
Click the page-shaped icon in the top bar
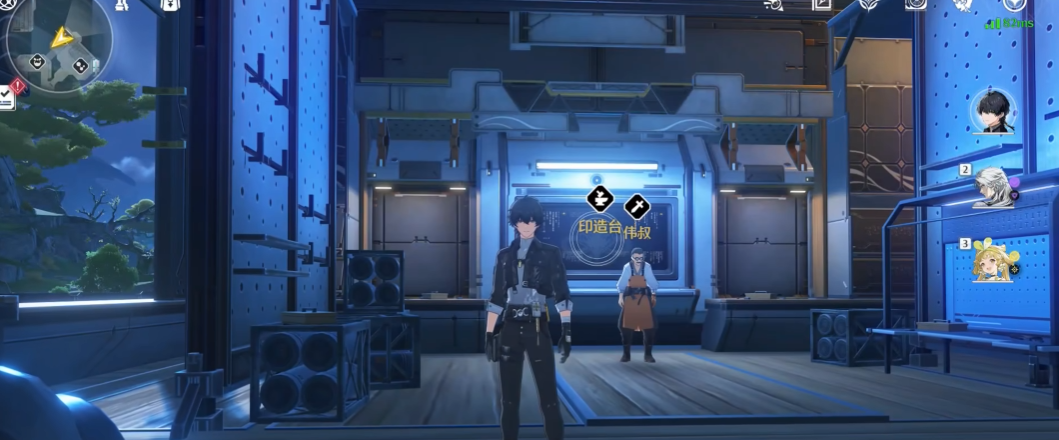pos(820,5)
